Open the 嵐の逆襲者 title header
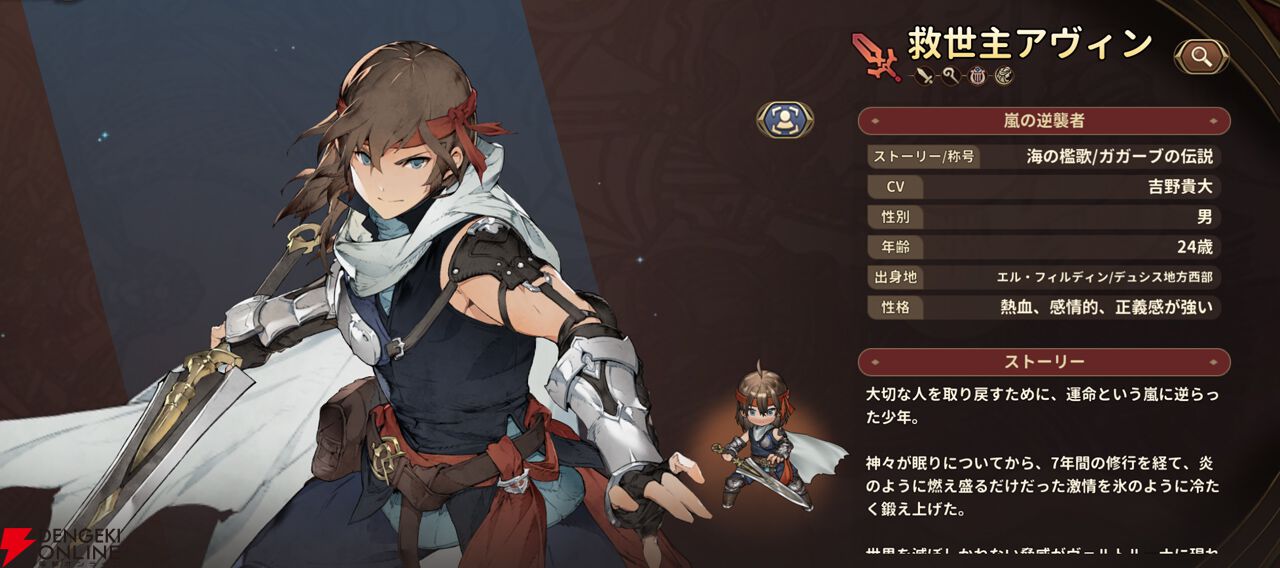The width and height of the screenshot is (1280, 568). (1044, 121)
